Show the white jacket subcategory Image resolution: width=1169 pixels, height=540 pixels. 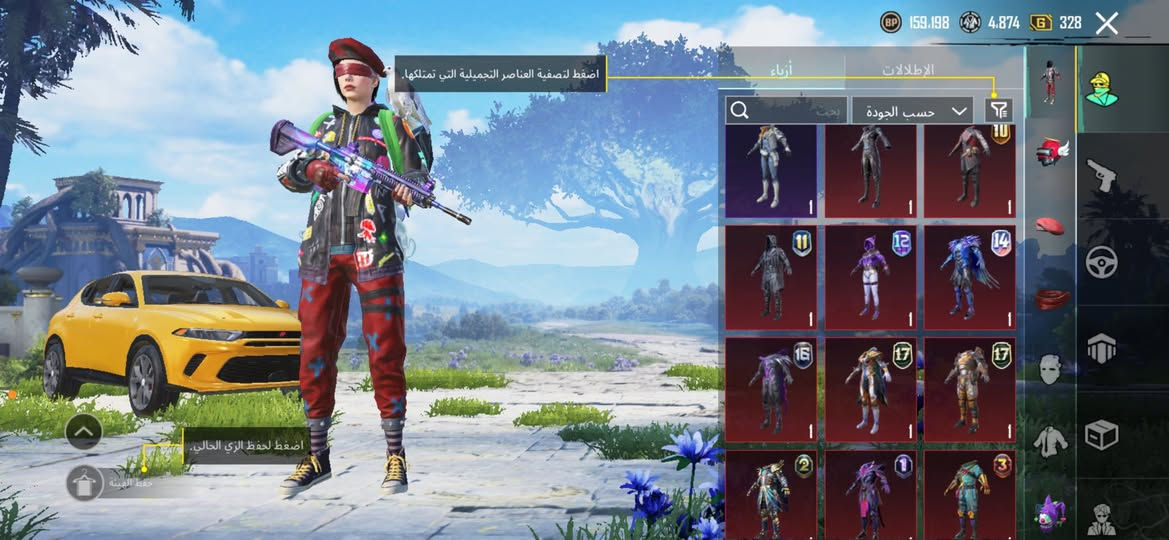(x=1050, y=441)
